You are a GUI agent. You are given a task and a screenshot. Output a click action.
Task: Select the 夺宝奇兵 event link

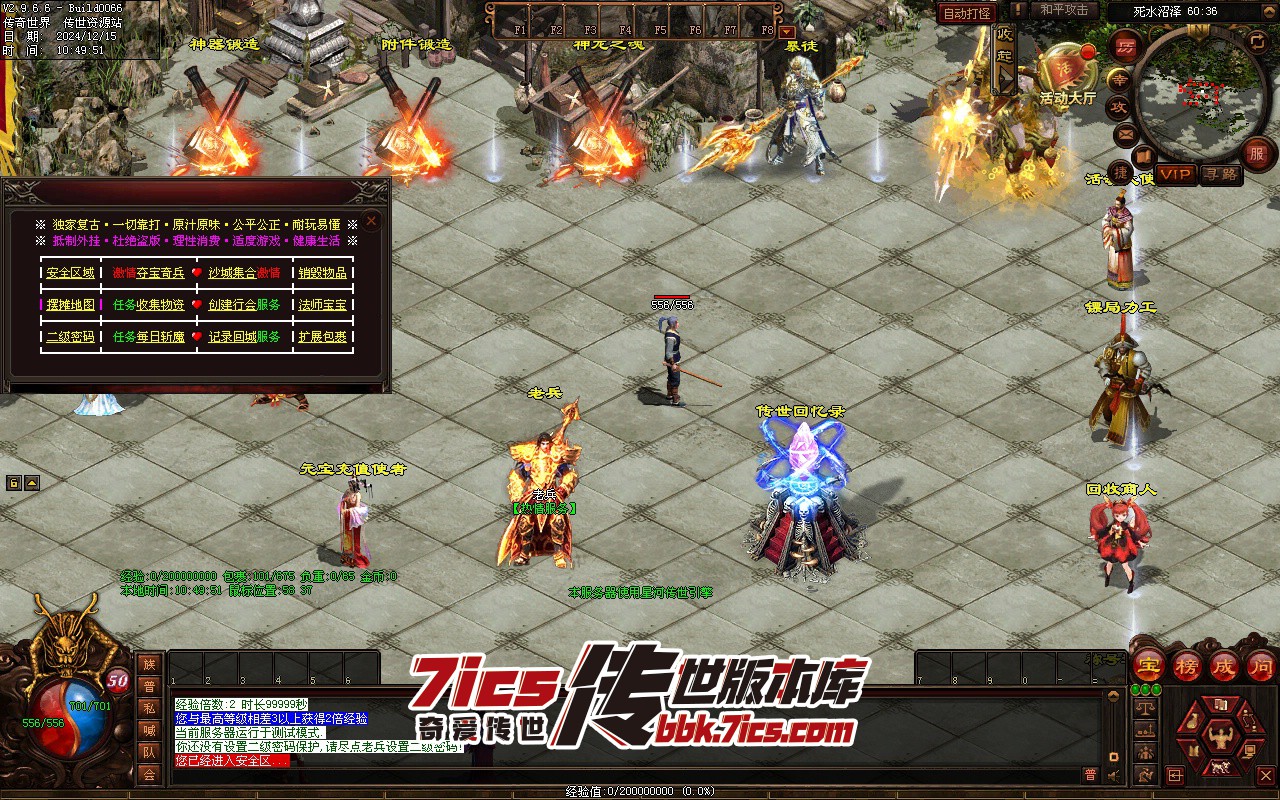tap(161, 273)
